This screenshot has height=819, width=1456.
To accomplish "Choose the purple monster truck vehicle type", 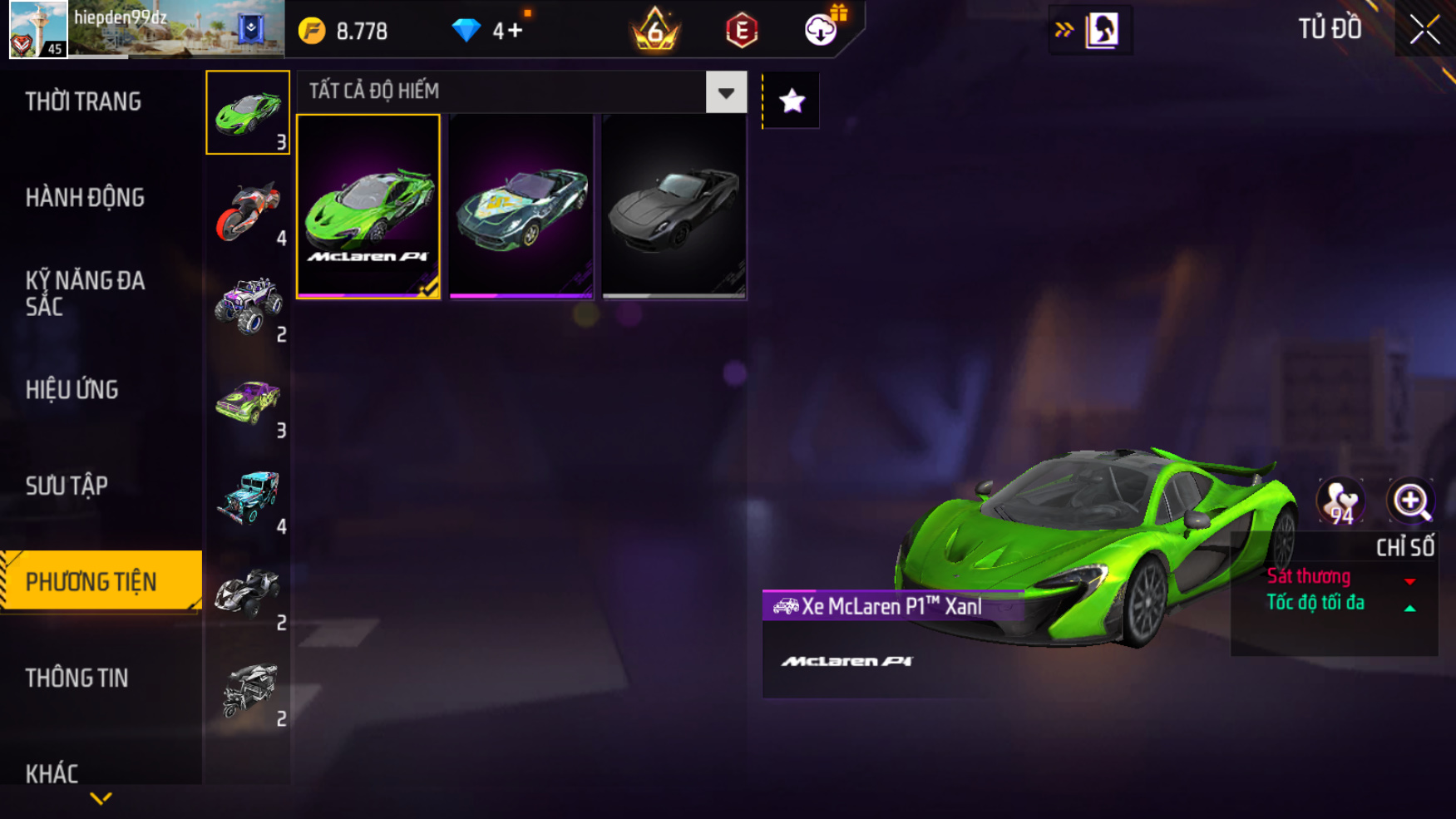I will click(x=248, y=307).
